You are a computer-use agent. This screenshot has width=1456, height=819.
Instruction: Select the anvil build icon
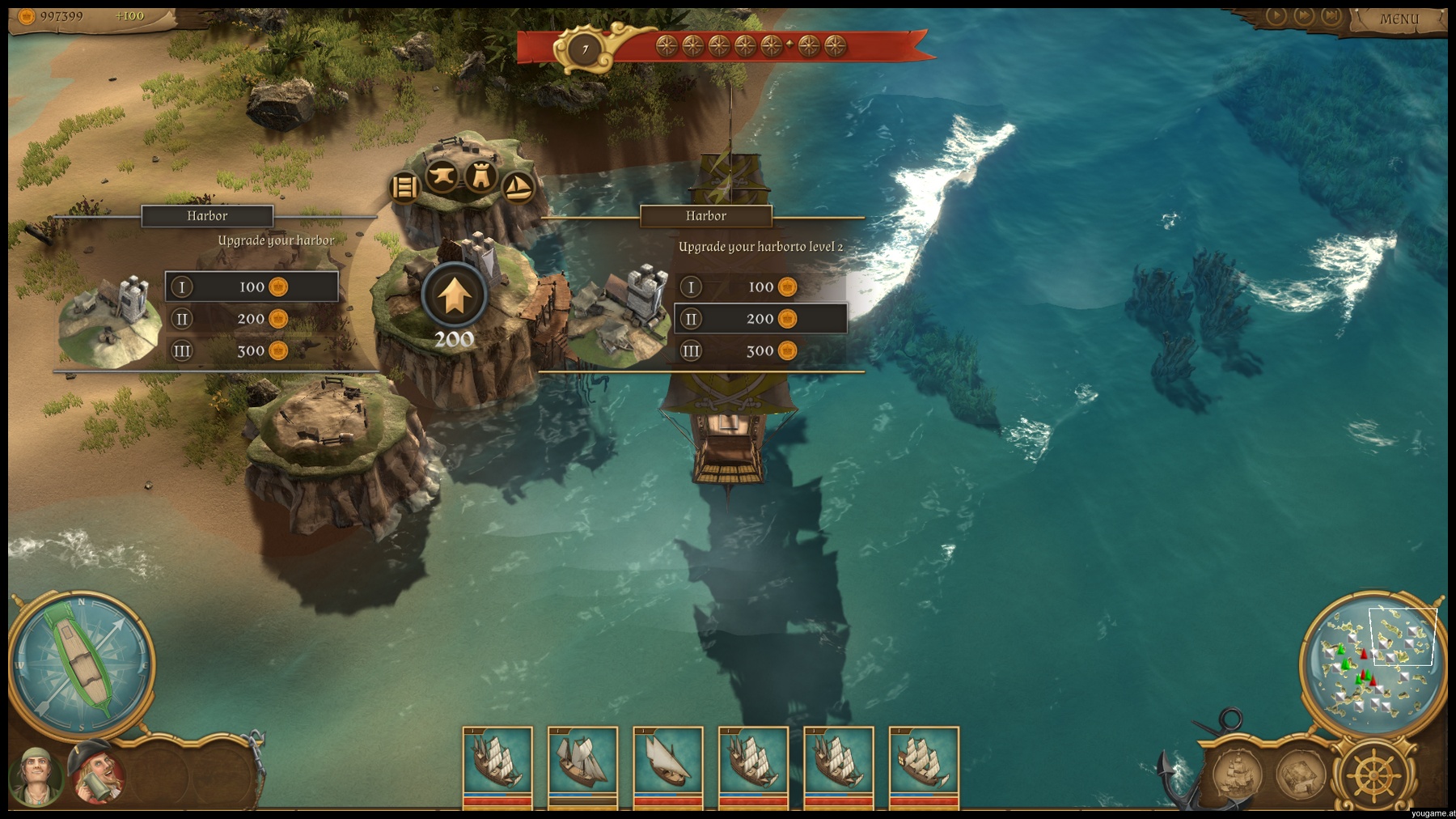(x=442, y=176)
